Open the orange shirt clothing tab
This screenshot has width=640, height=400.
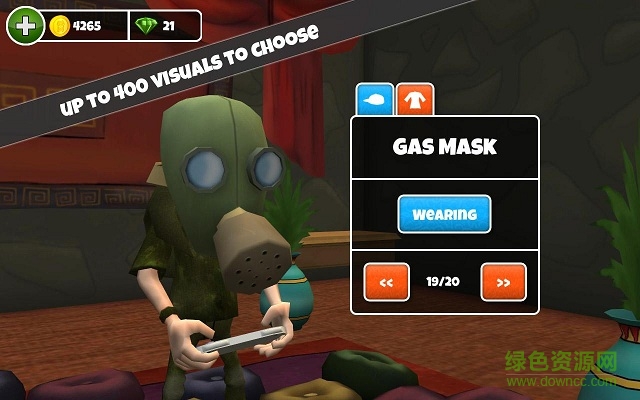(x=413, y=100)
